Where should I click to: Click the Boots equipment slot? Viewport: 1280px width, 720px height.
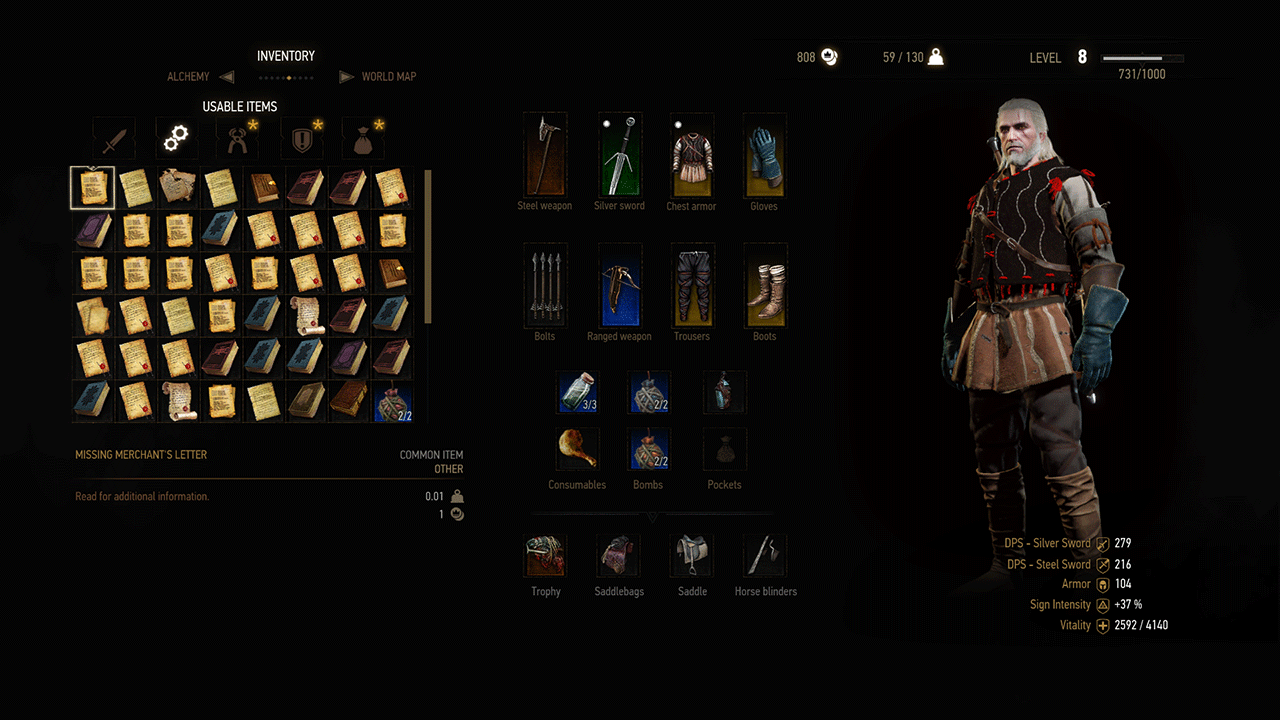[764, 285]
